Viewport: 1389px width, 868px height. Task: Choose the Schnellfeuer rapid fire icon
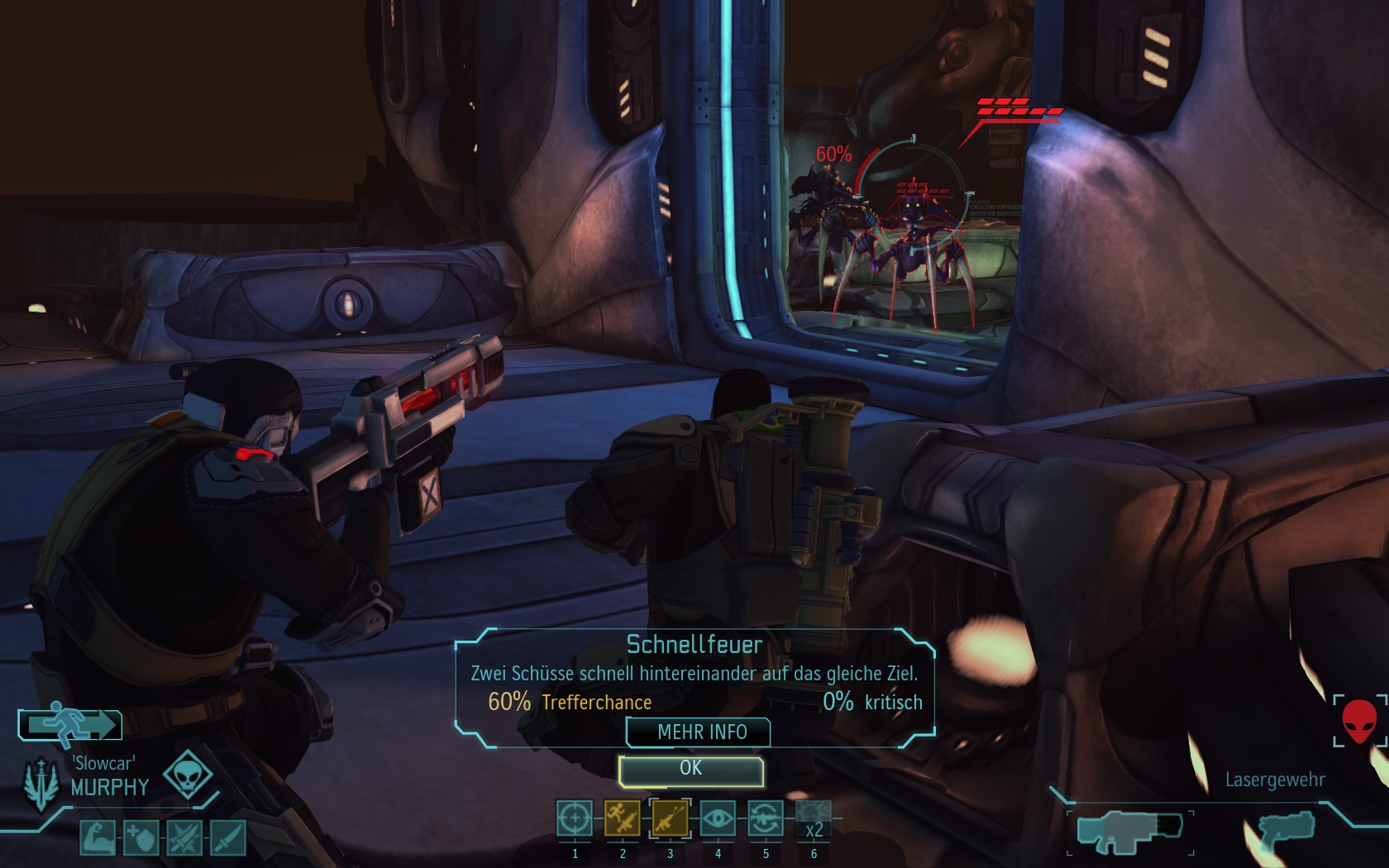670,819
